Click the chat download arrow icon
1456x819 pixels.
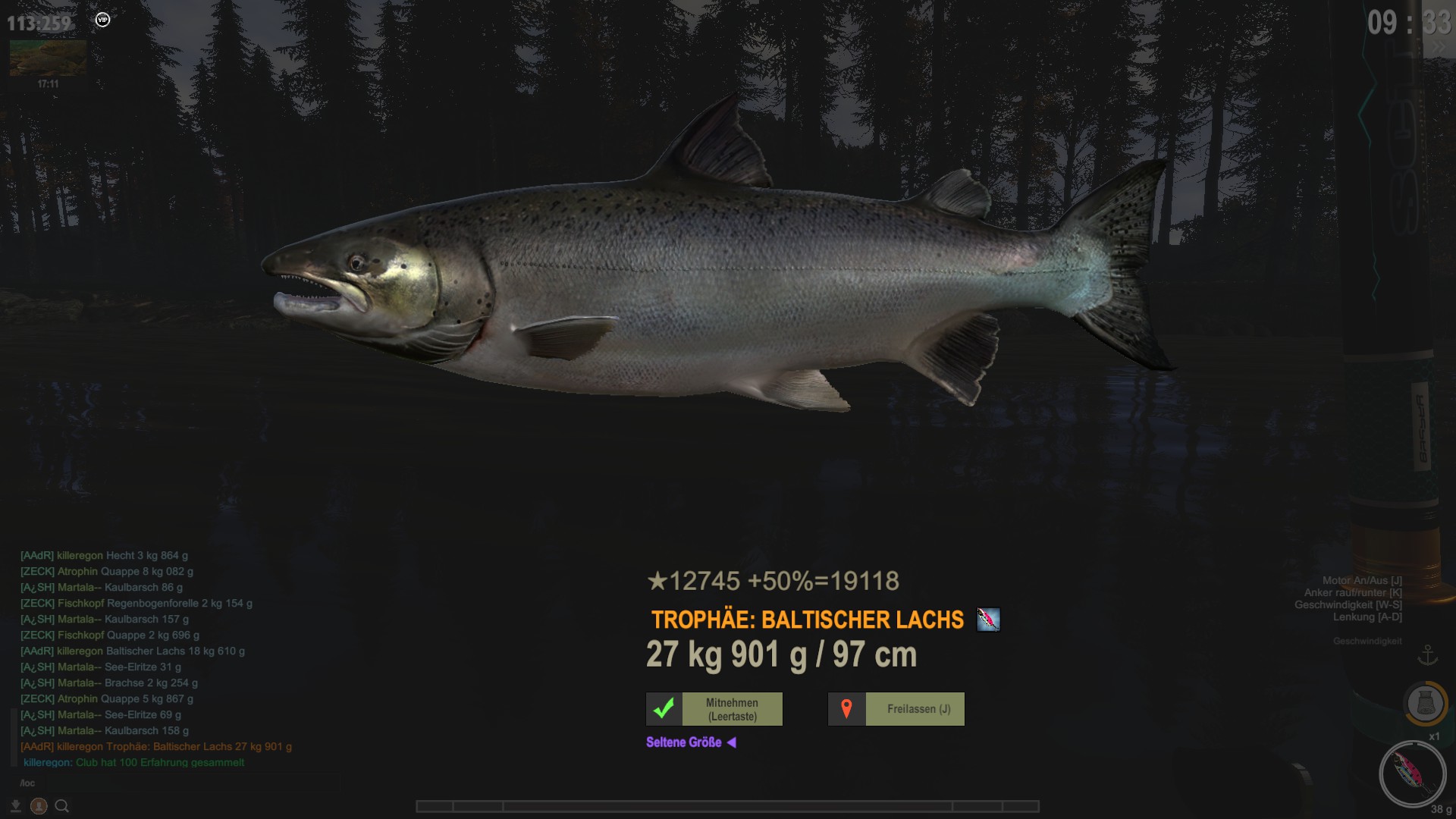15,806
